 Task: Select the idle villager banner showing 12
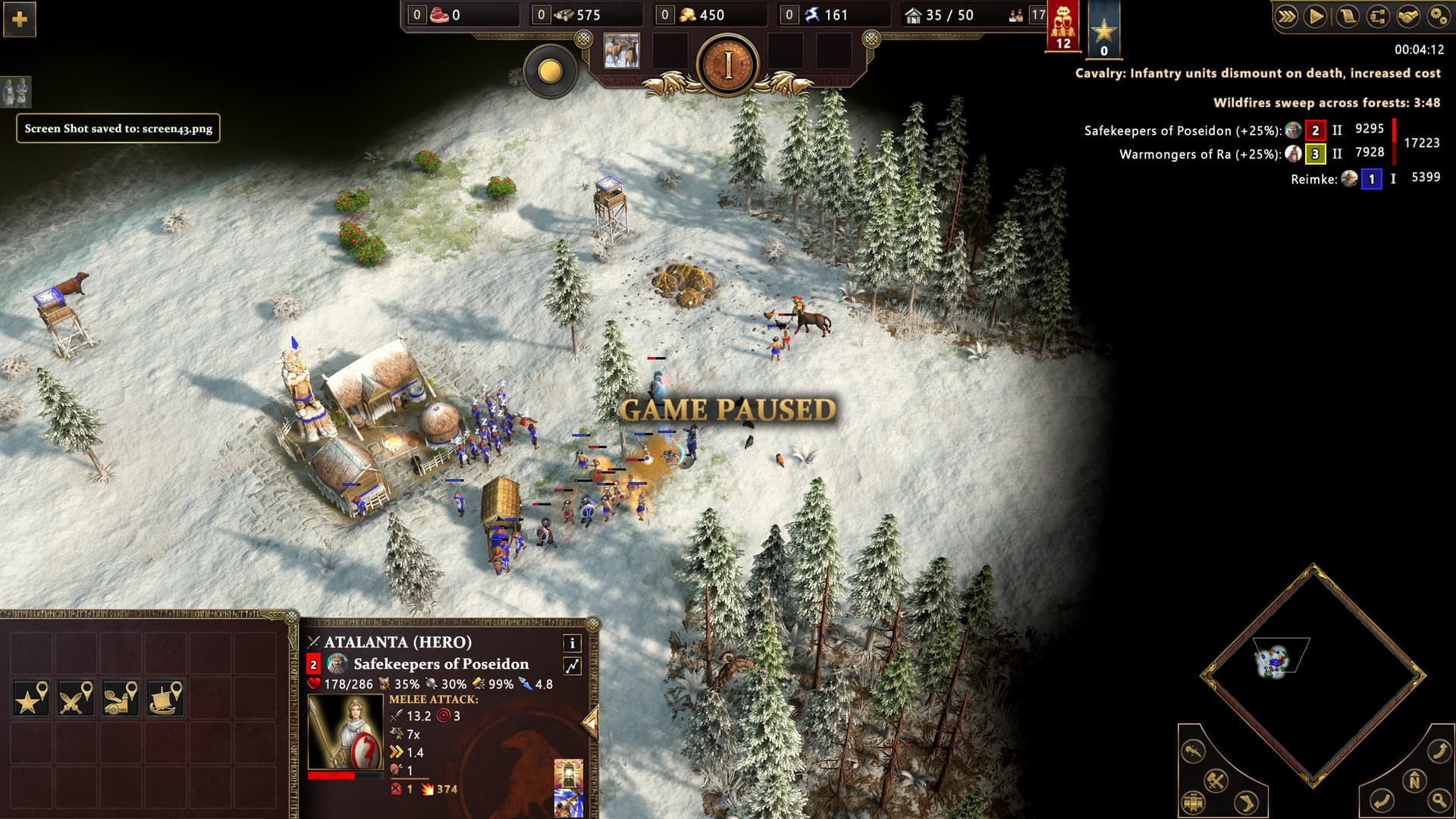pos(1063,27)
